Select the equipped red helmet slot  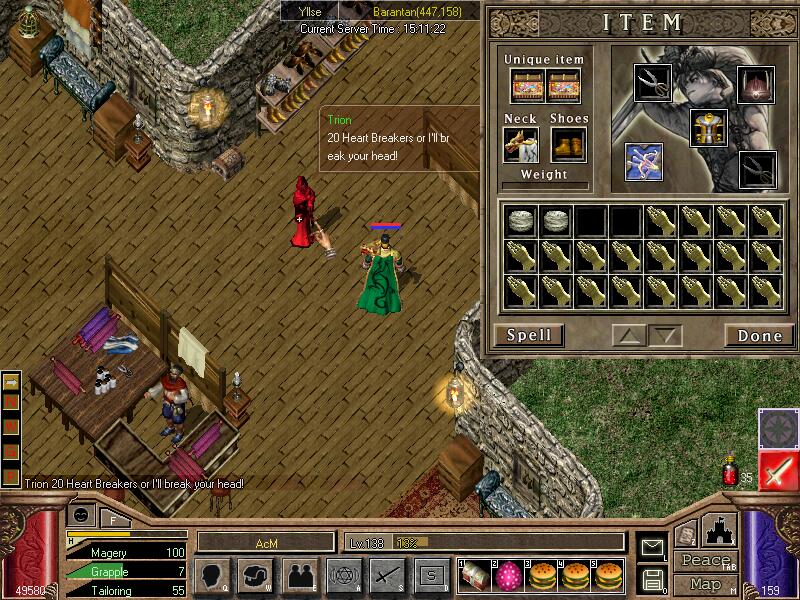click(x=755, y=84)
